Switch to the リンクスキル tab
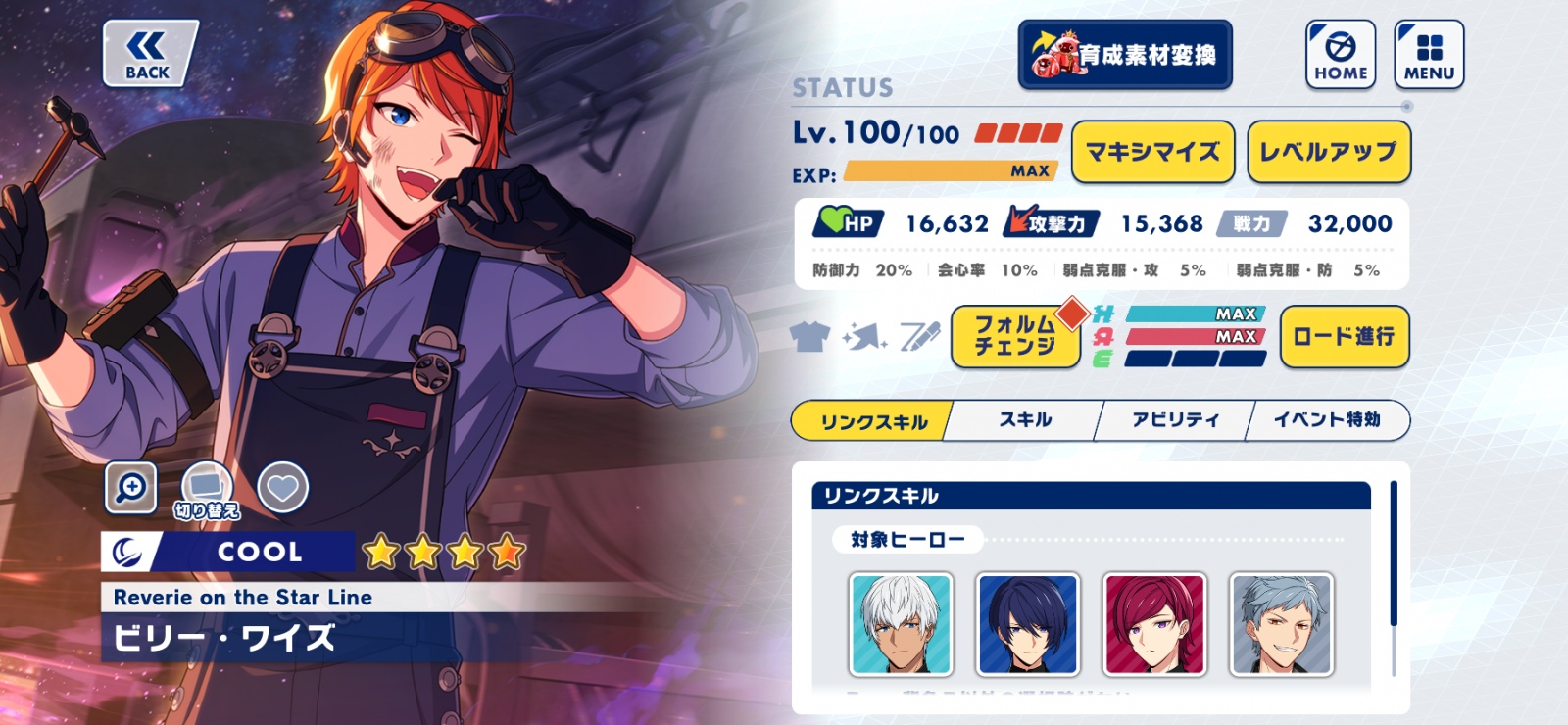This screenshot has height=725, width=1568. (x=872, y=421)
